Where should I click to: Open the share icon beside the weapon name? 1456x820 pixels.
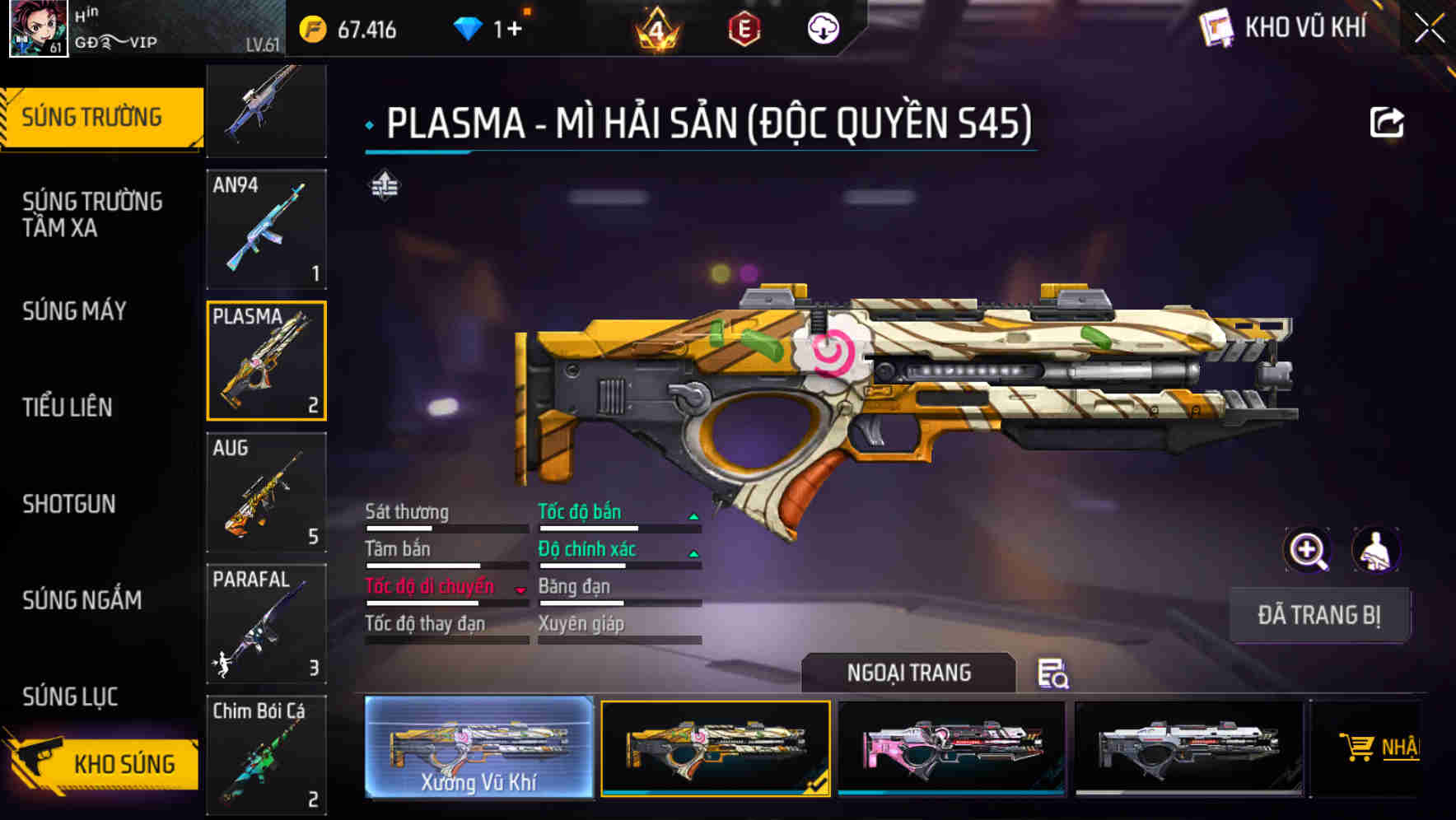tap(1387, 122)
